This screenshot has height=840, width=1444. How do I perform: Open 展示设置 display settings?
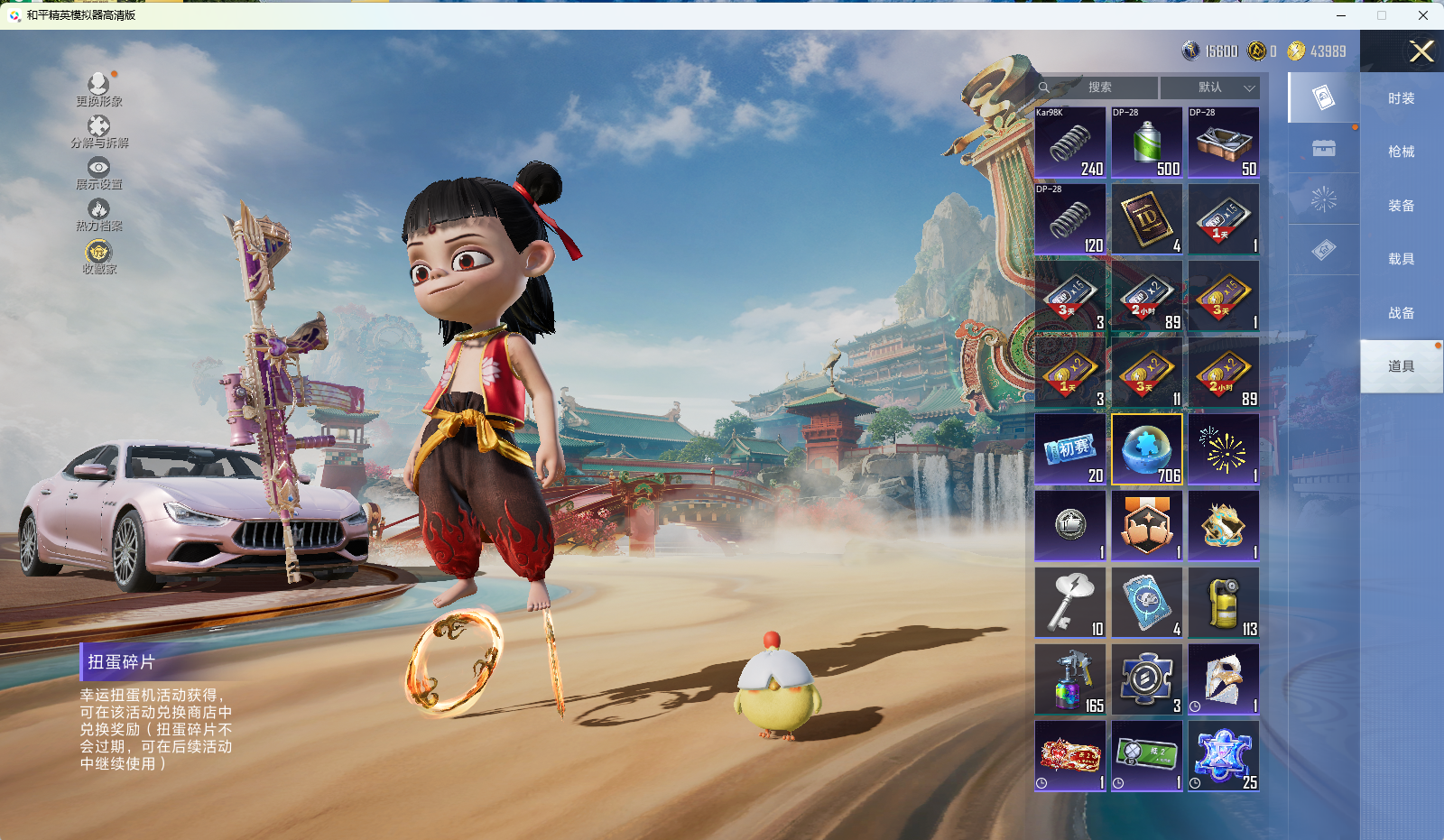pyautogui.click(x=98, y=172)
